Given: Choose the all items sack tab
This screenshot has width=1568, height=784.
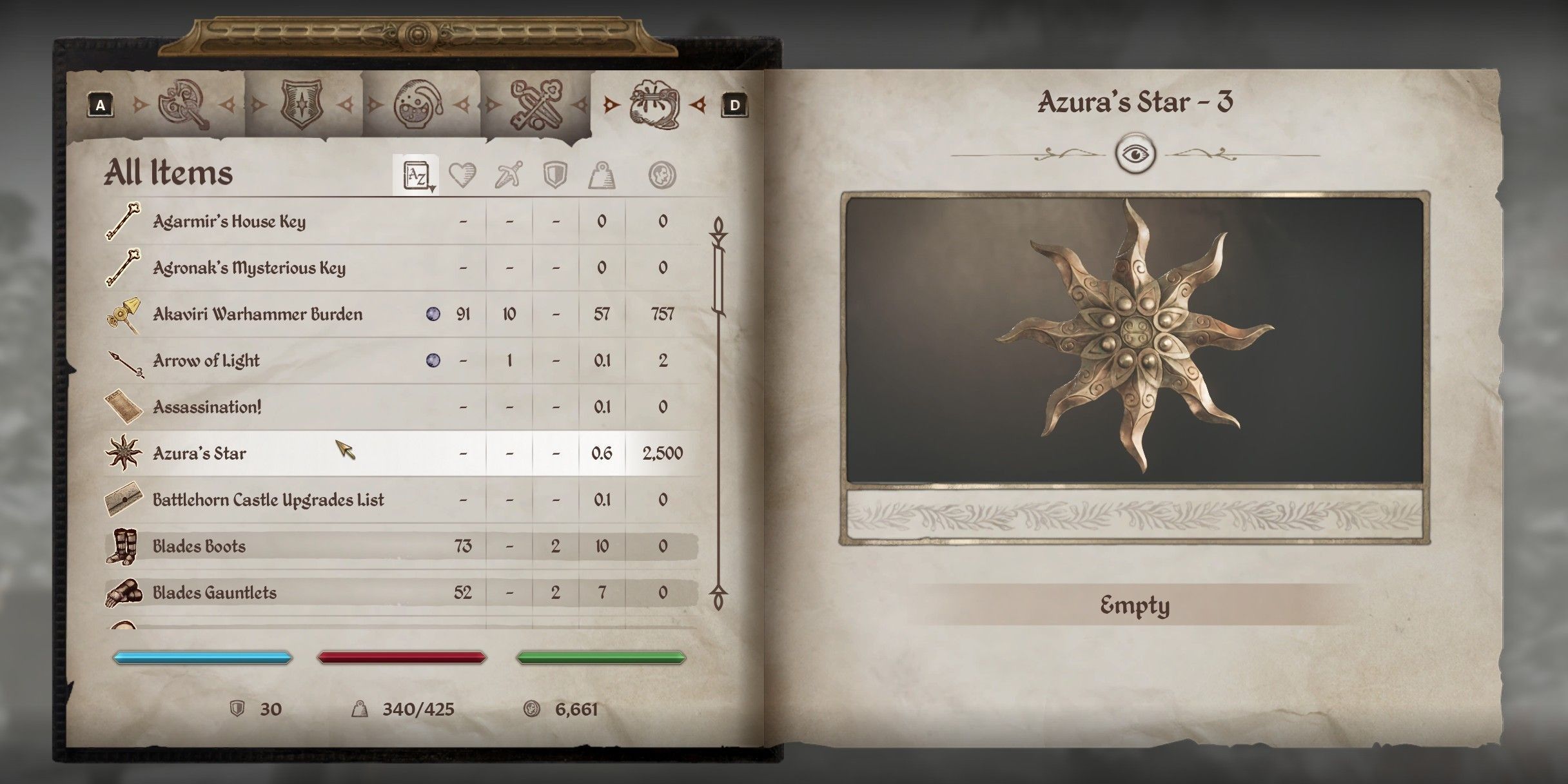Looking at the screenshot, I should pos(653,104).
